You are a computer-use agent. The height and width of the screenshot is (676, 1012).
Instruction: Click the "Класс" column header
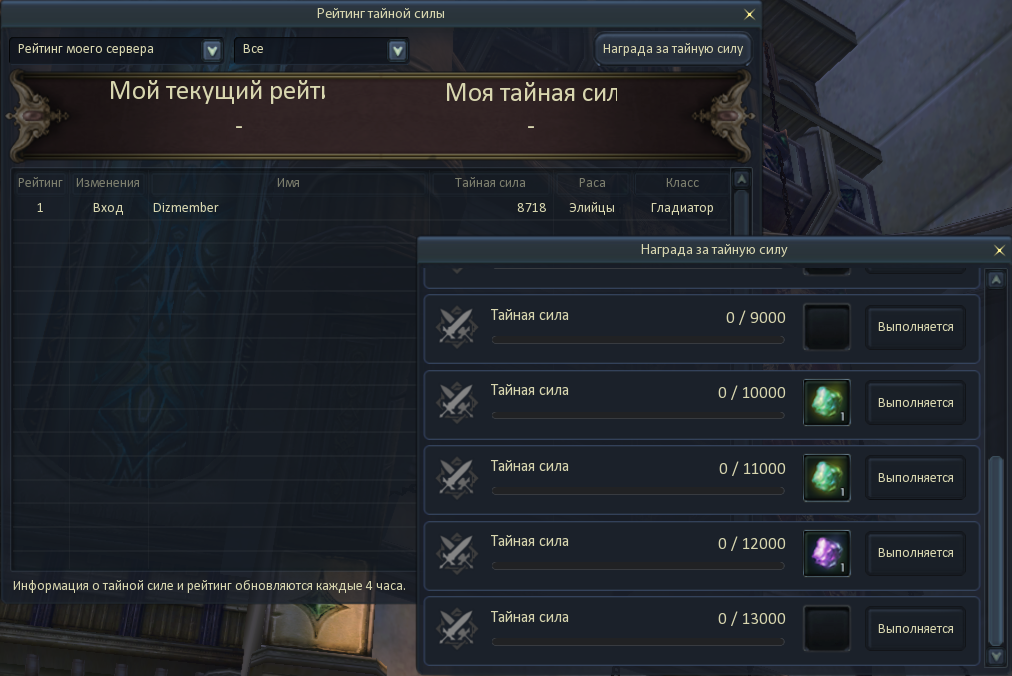682,183
